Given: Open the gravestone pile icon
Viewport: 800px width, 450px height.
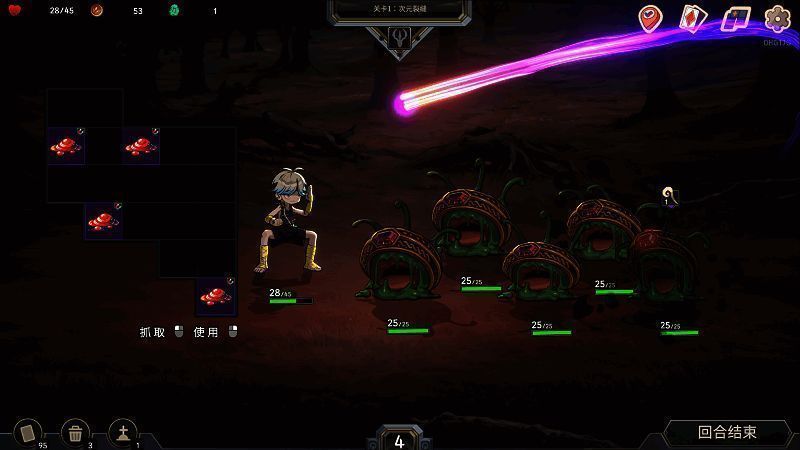Looking at the screenshot, I should [123, 432].
